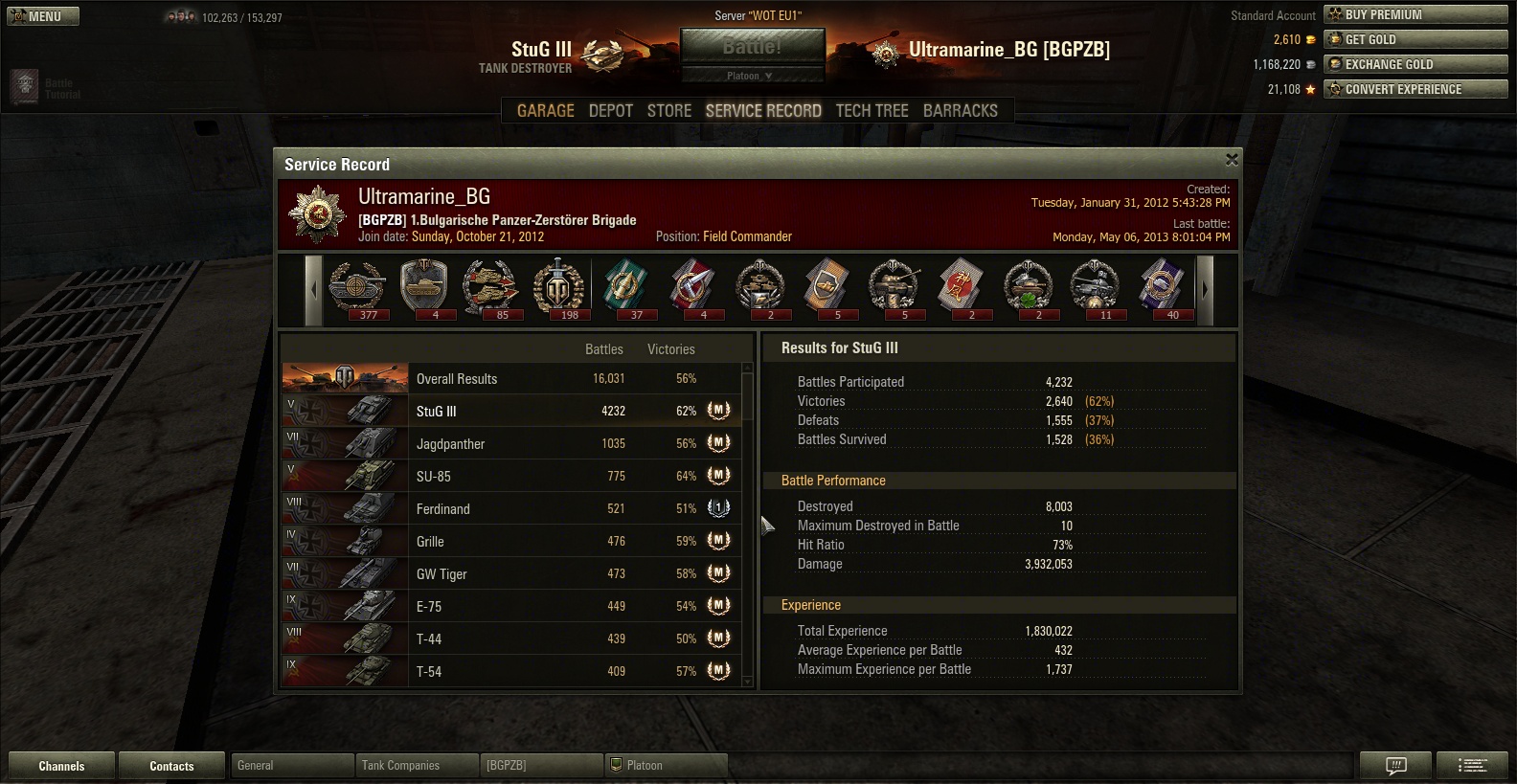Click the GET GOLD button
Screen dimensions: 1517x784
[x=1415, y=39]
